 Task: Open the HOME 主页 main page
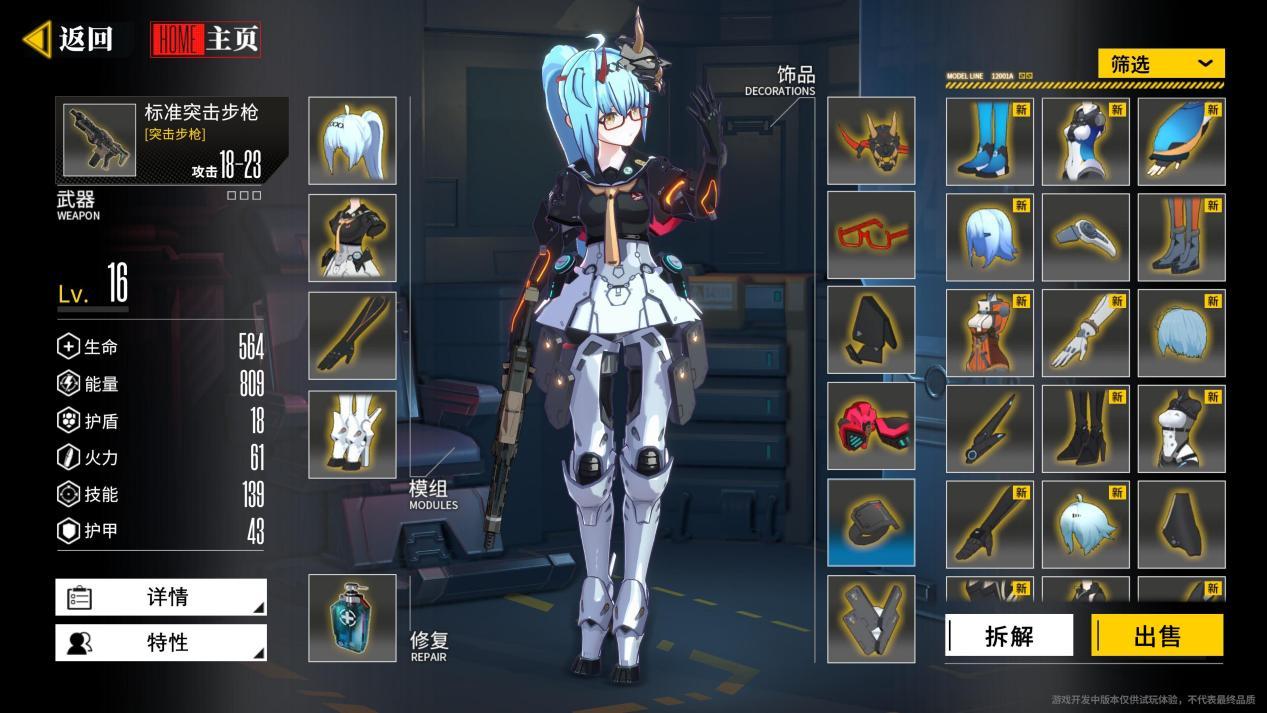[x=206, y=39]
